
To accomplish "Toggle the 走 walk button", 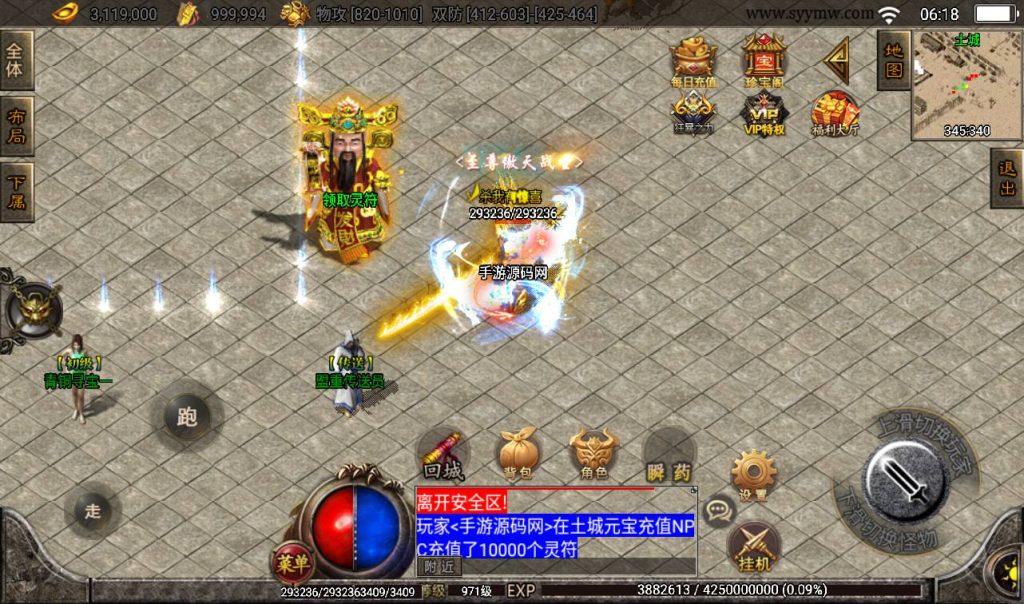I will 93,511.
